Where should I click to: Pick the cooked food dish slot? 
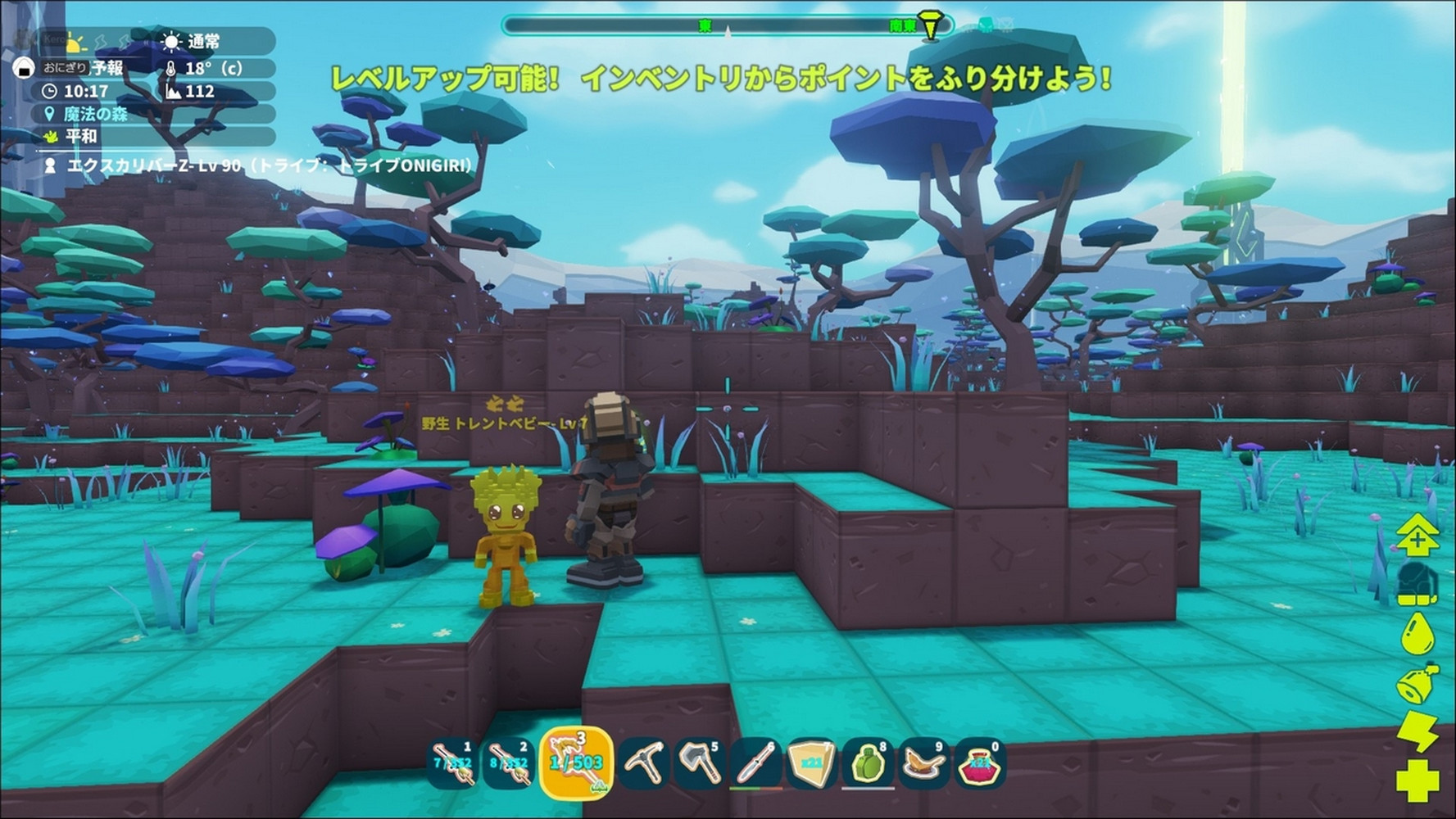click(x=923, y=763)
